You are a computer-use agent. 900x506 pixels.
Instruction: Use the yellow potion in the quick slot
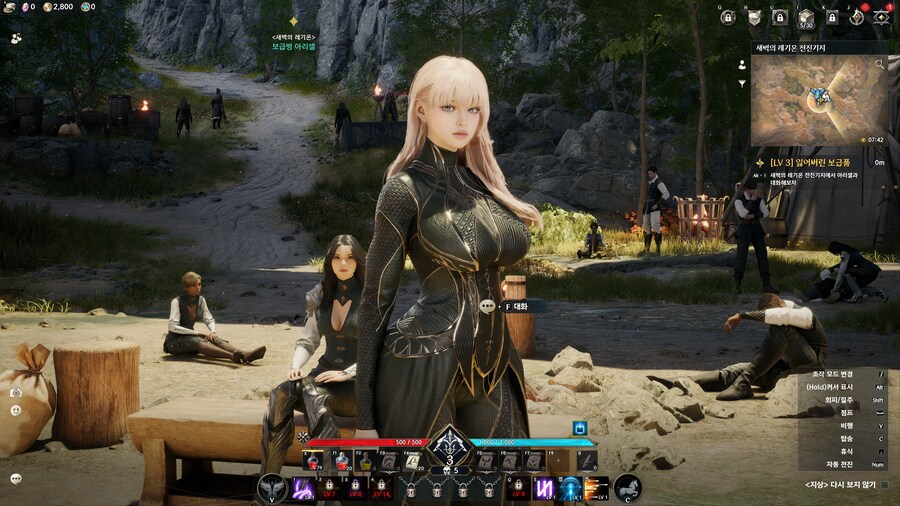point(365,461)
